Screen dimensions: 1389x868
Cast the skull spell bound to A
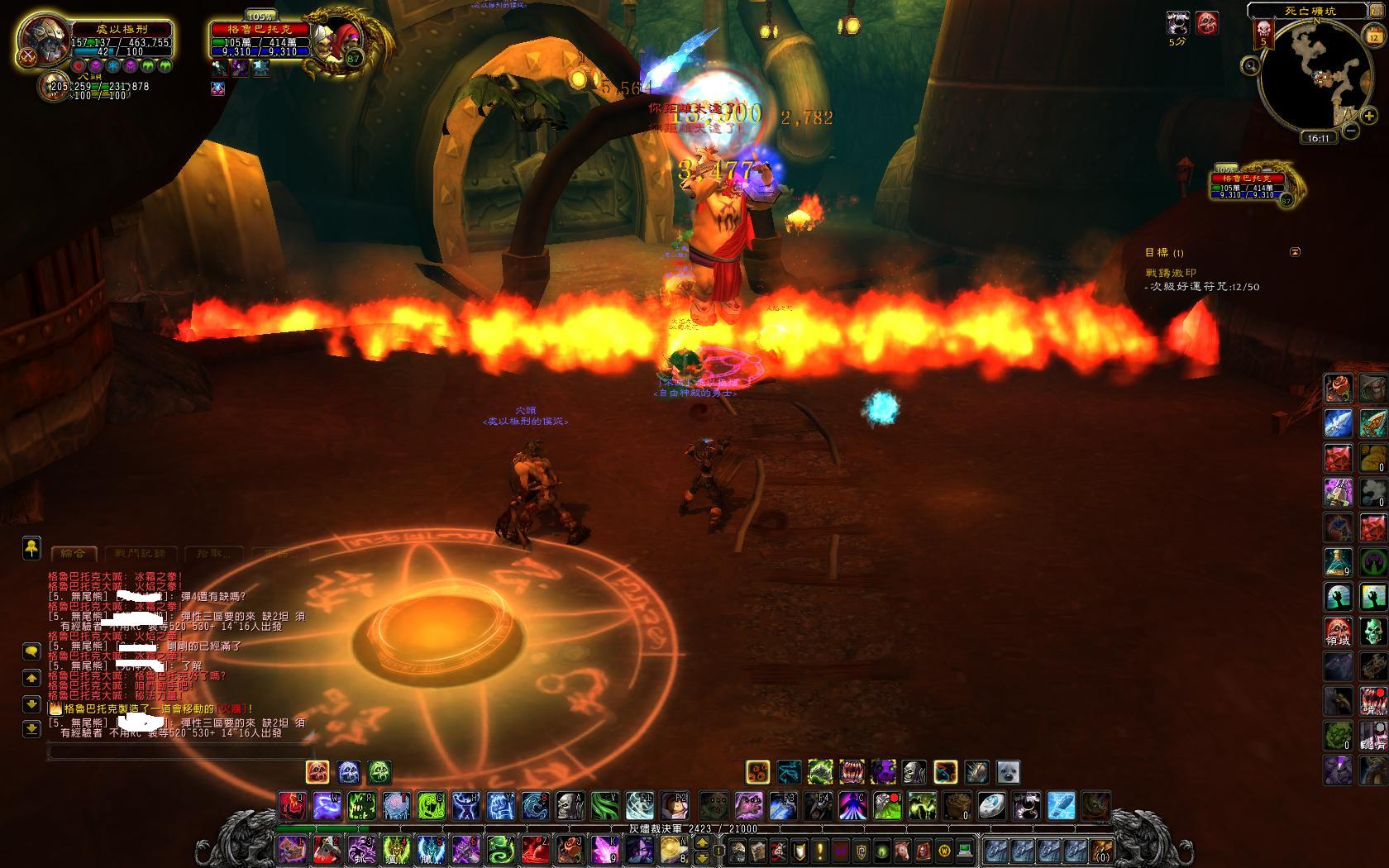(570, 804)
